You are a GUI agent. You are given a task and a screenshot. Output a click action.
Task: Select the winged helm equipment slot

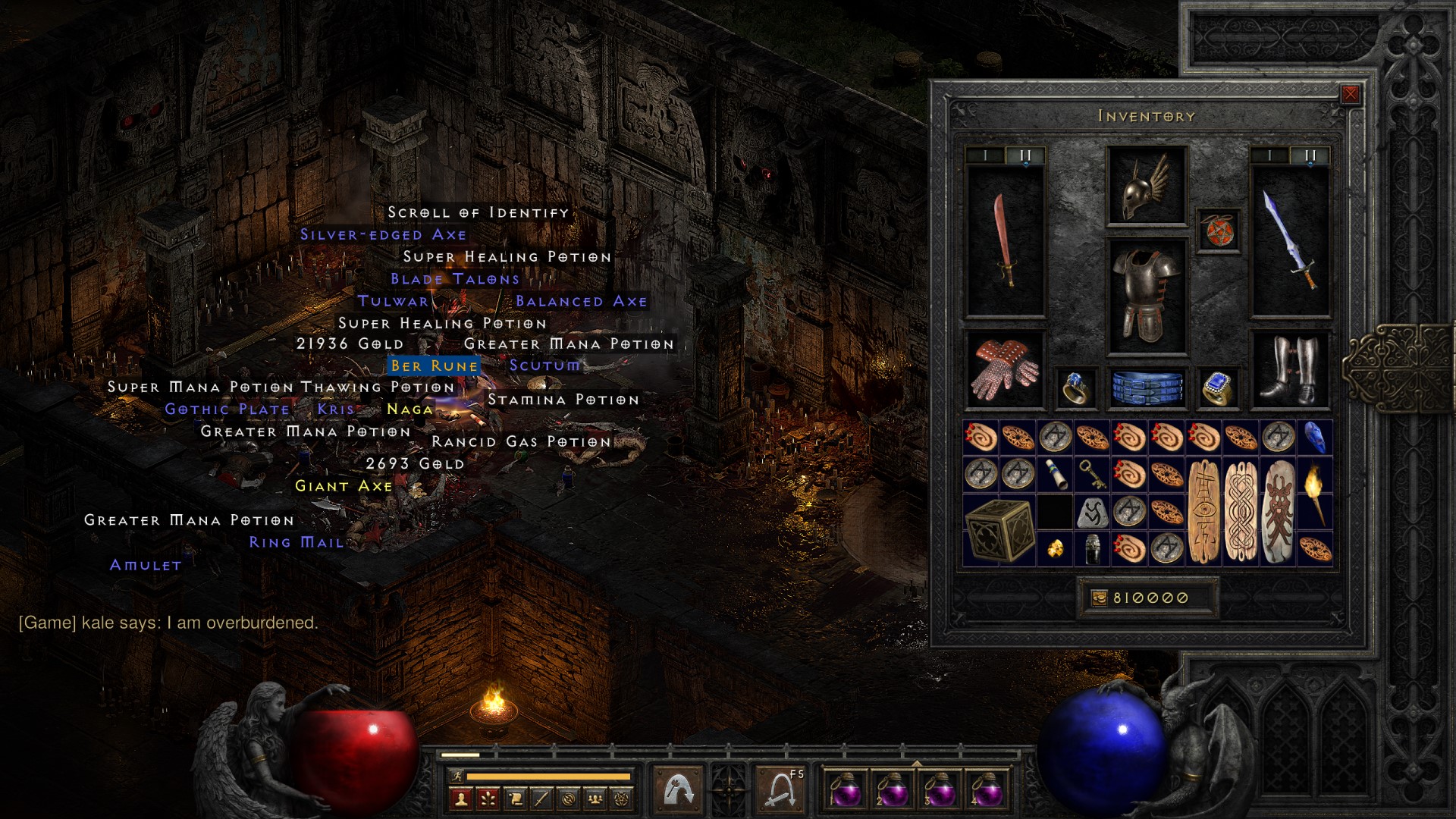click(x=1146, y=187)
